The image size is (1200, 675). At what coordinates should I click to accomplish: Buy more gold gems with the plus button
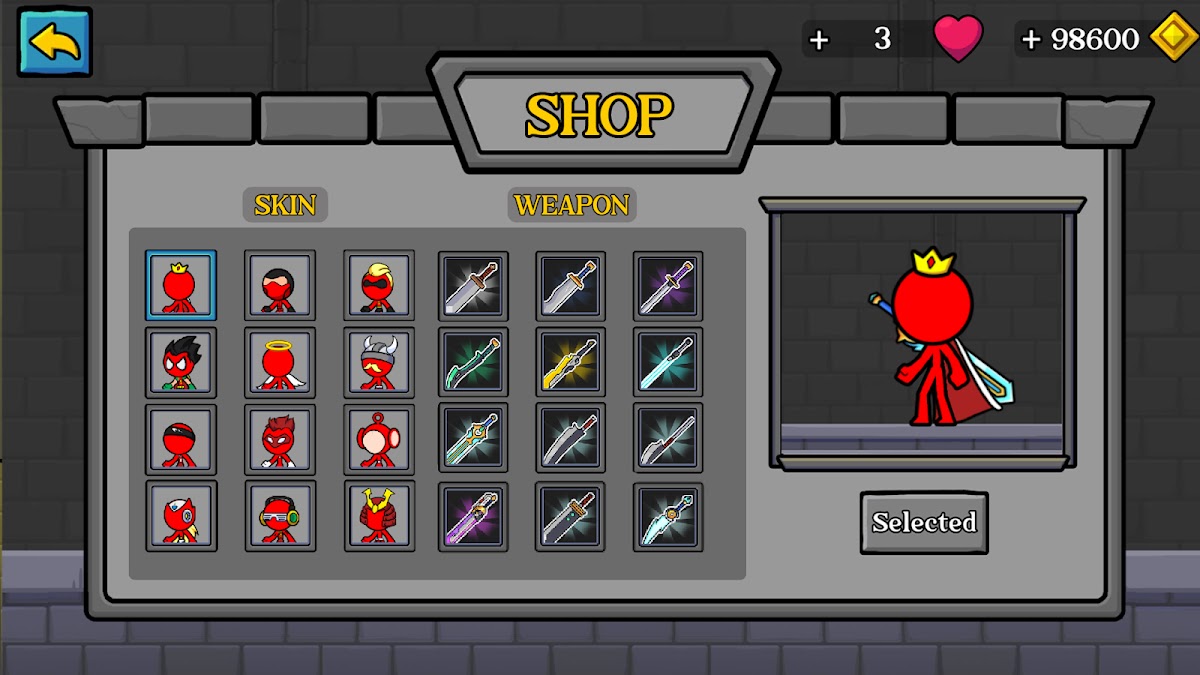pos(1031,40)
